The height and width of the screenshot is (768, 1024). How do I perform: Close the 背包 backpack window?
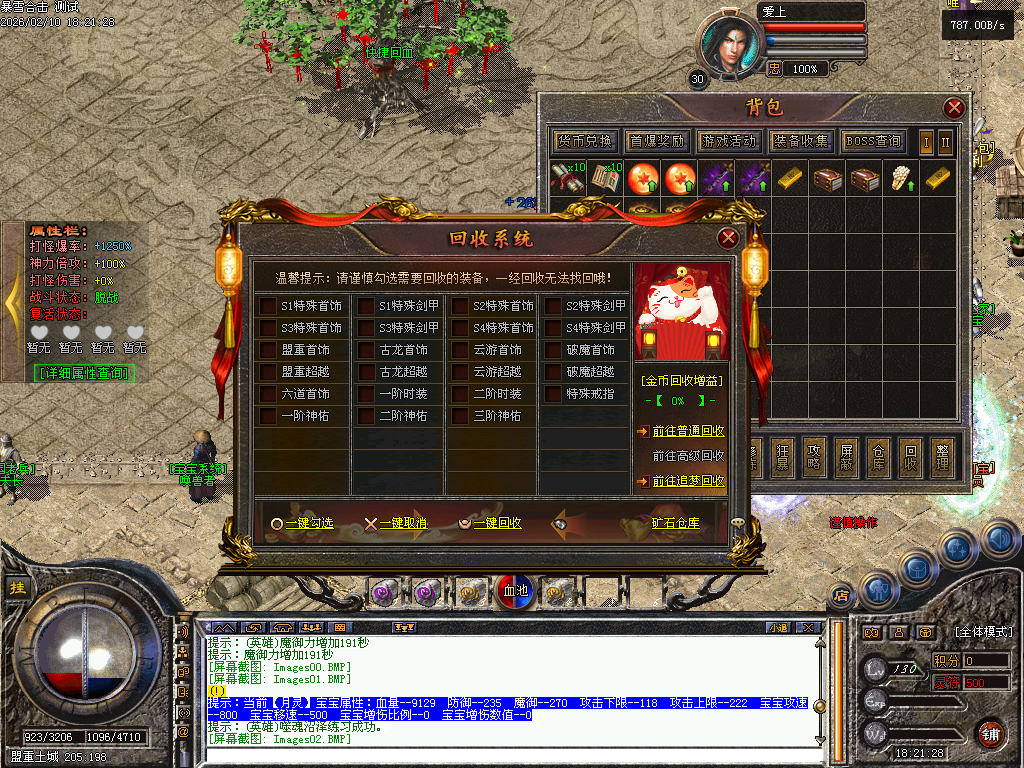tap(954, 108)
